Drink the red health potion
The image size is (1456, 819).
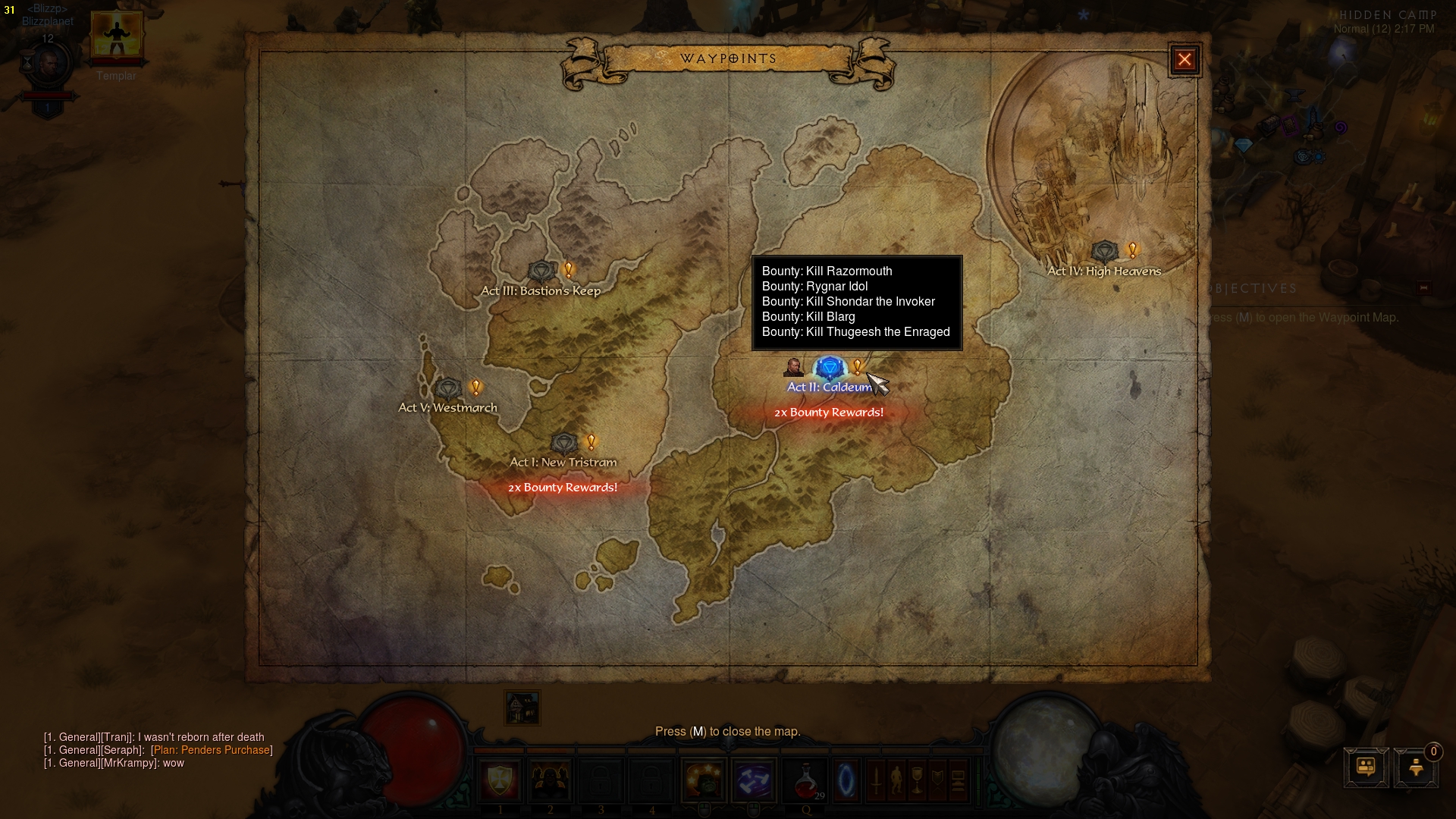click(805, 779)
